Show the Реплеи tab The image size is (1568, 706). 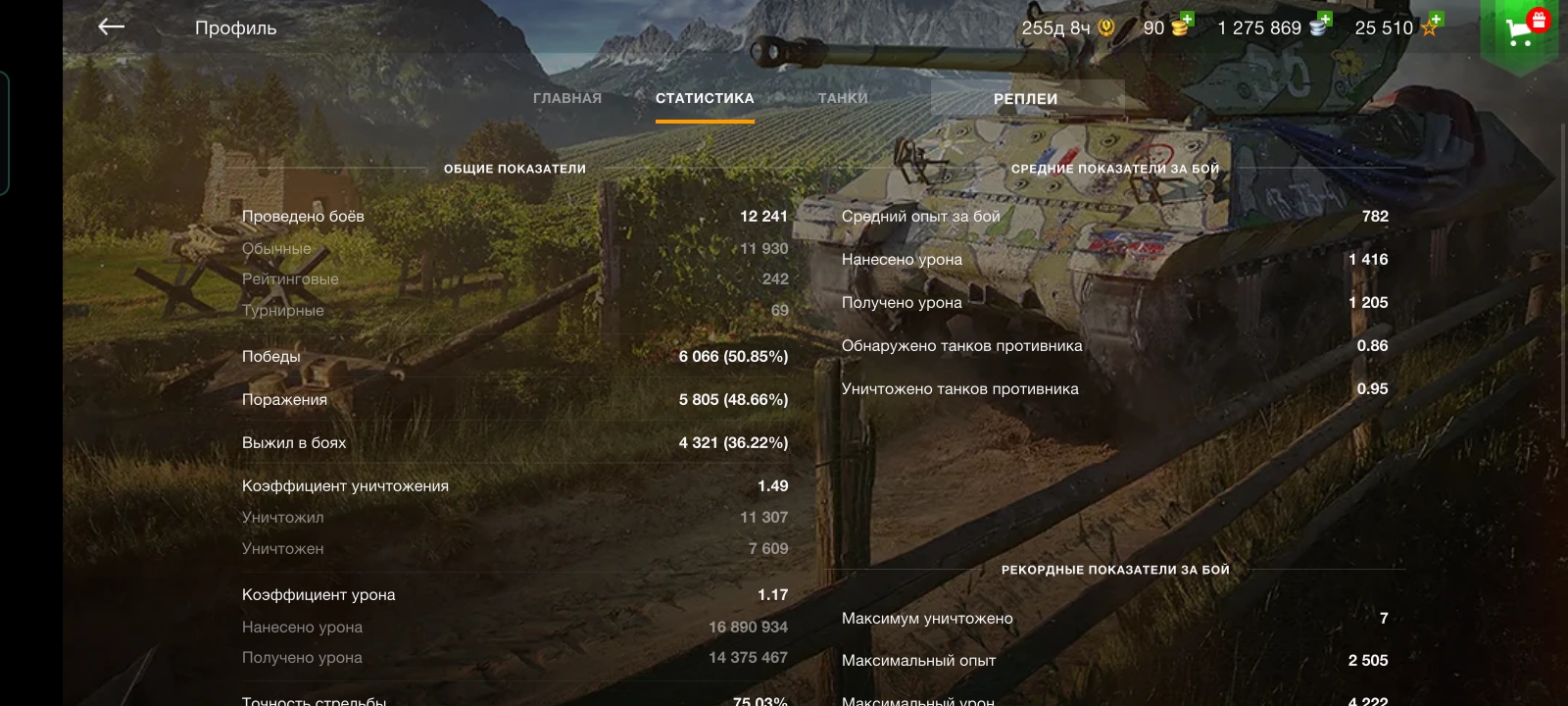coord(1025,99)
